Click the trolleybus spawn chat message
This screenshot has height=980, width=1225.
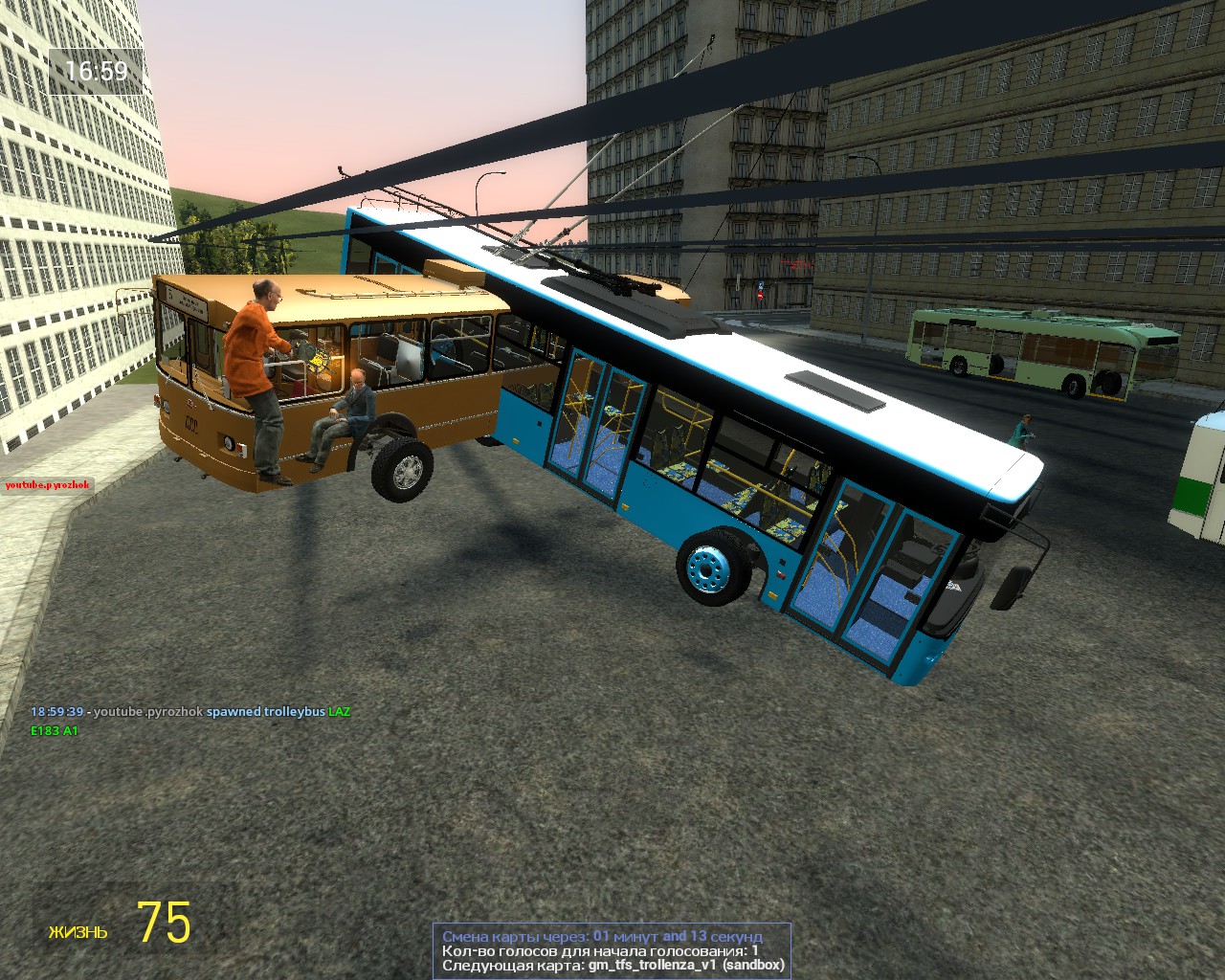pyautogui.click(x=190, y=712)
